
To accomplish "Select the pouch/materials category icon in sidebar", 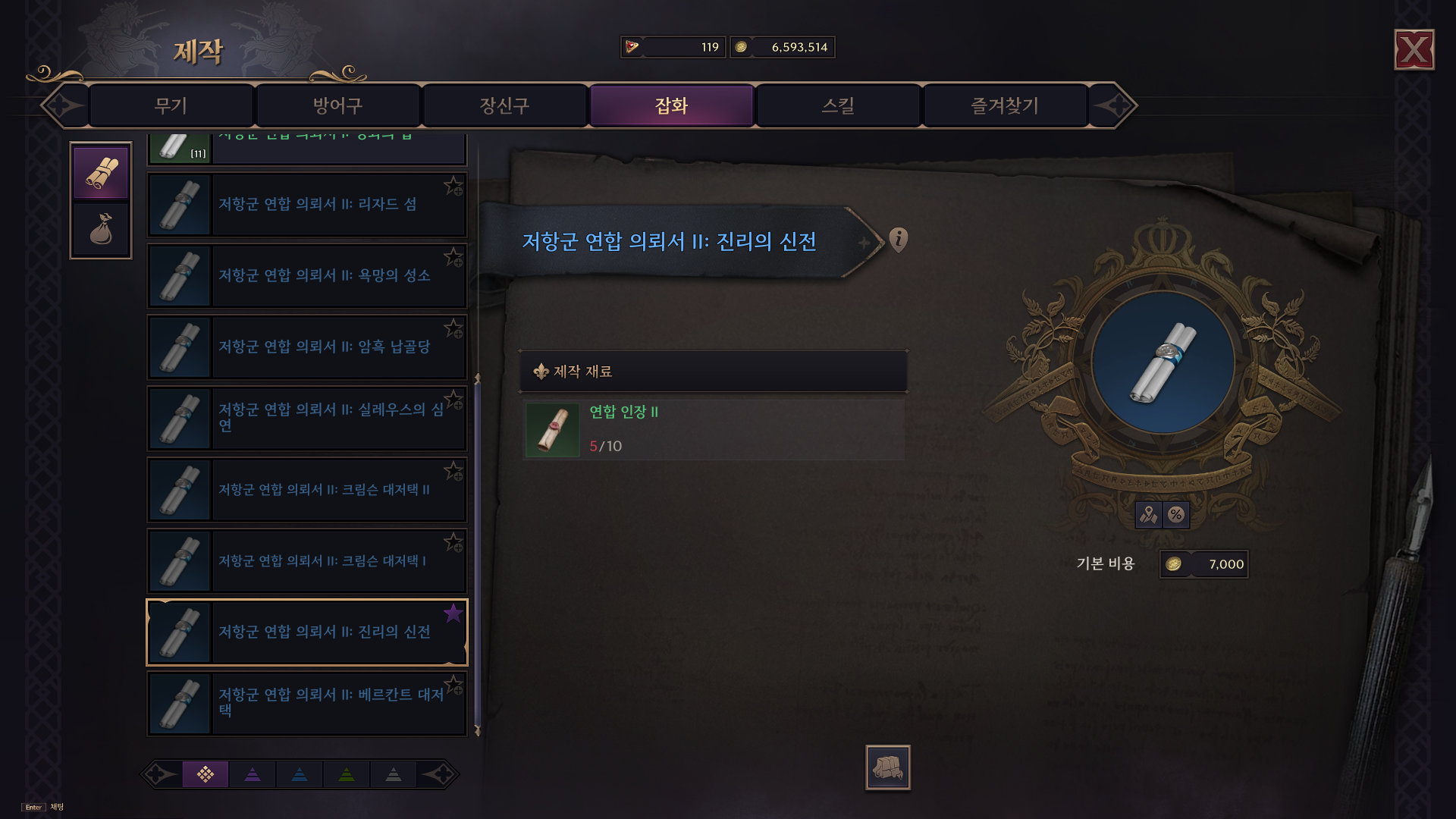I will 101,227.
